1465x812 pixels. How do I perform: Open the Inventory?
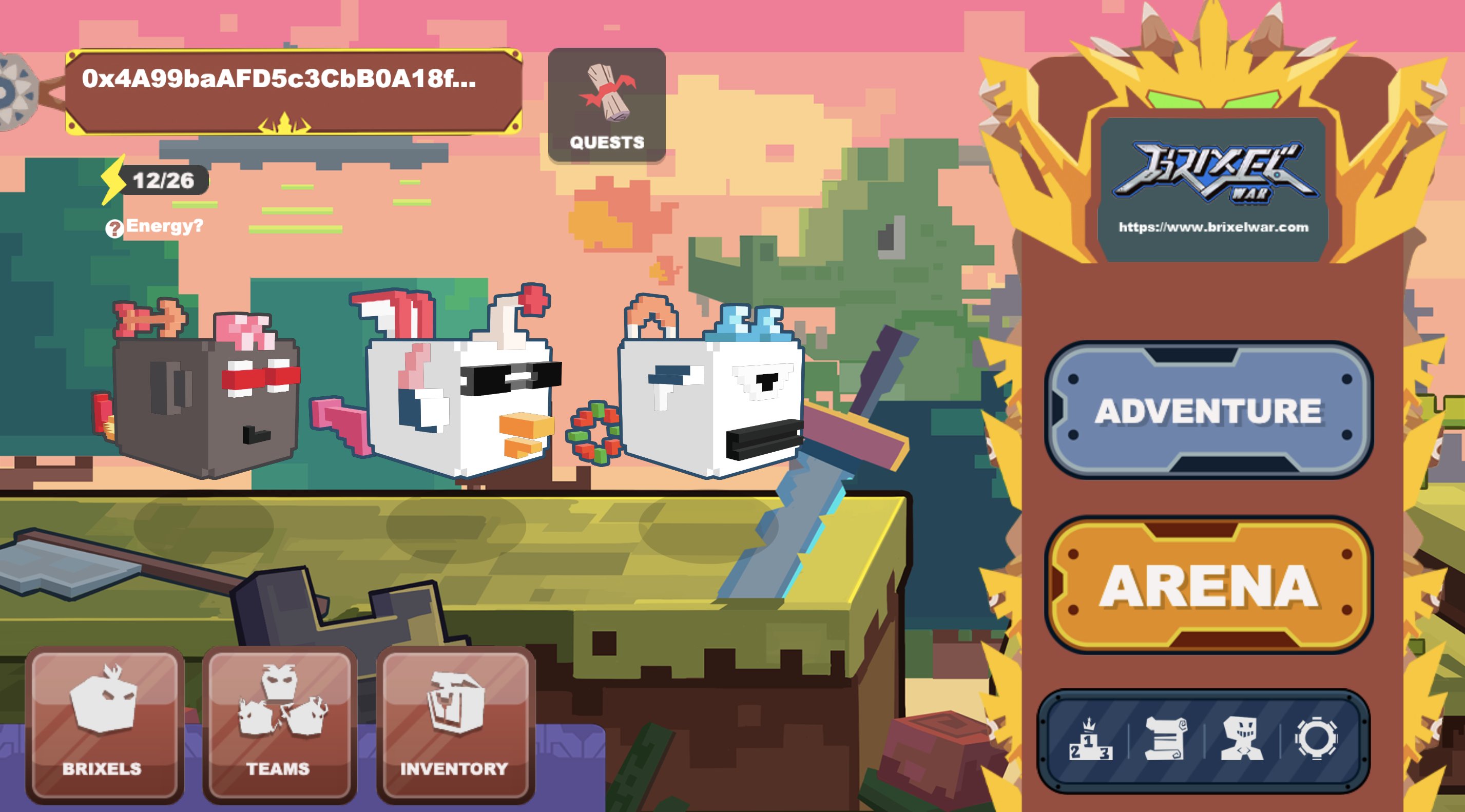(x=454, y=724)
